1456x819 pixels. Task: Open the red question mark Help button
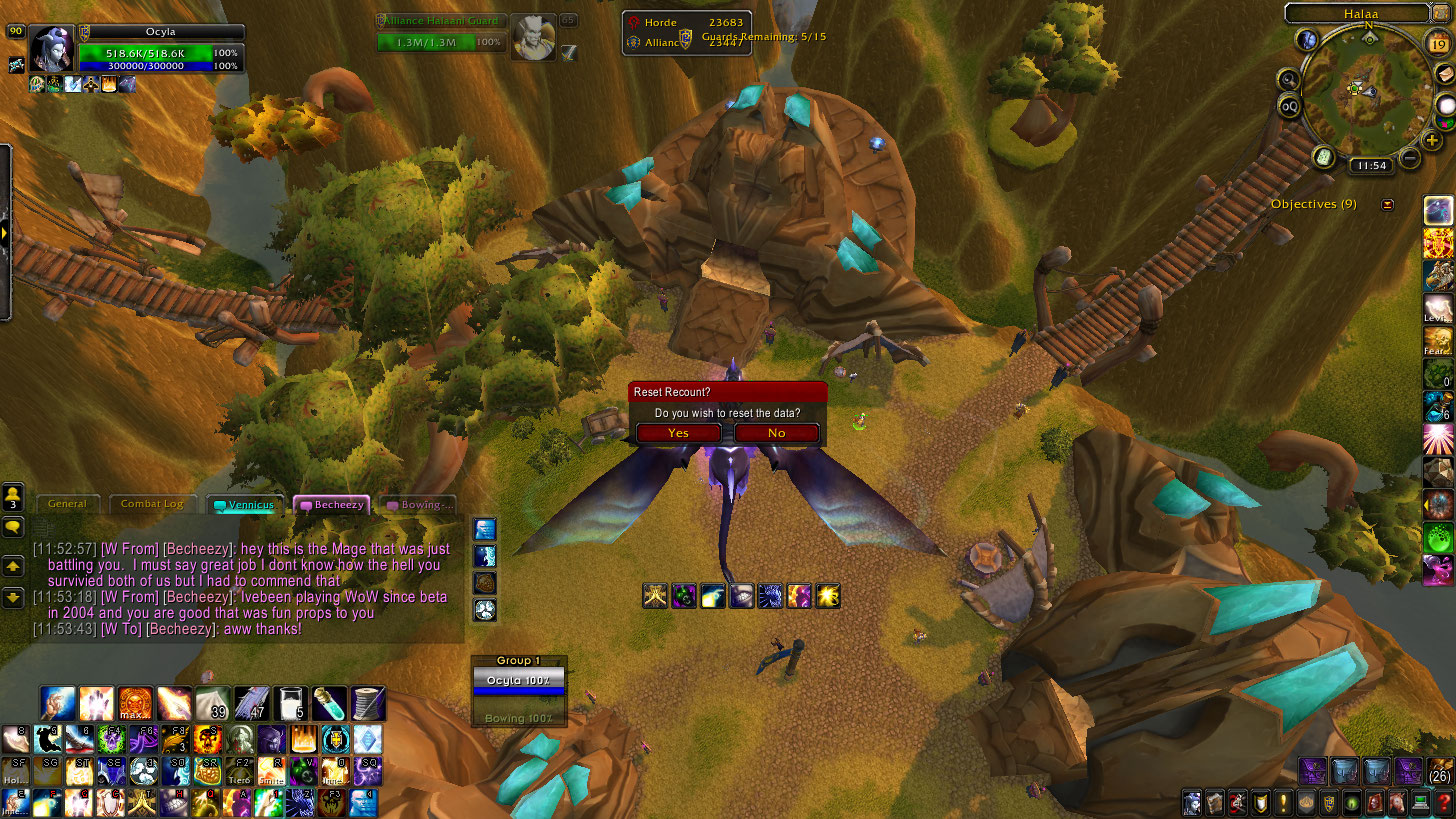(x=1442, y=803)
